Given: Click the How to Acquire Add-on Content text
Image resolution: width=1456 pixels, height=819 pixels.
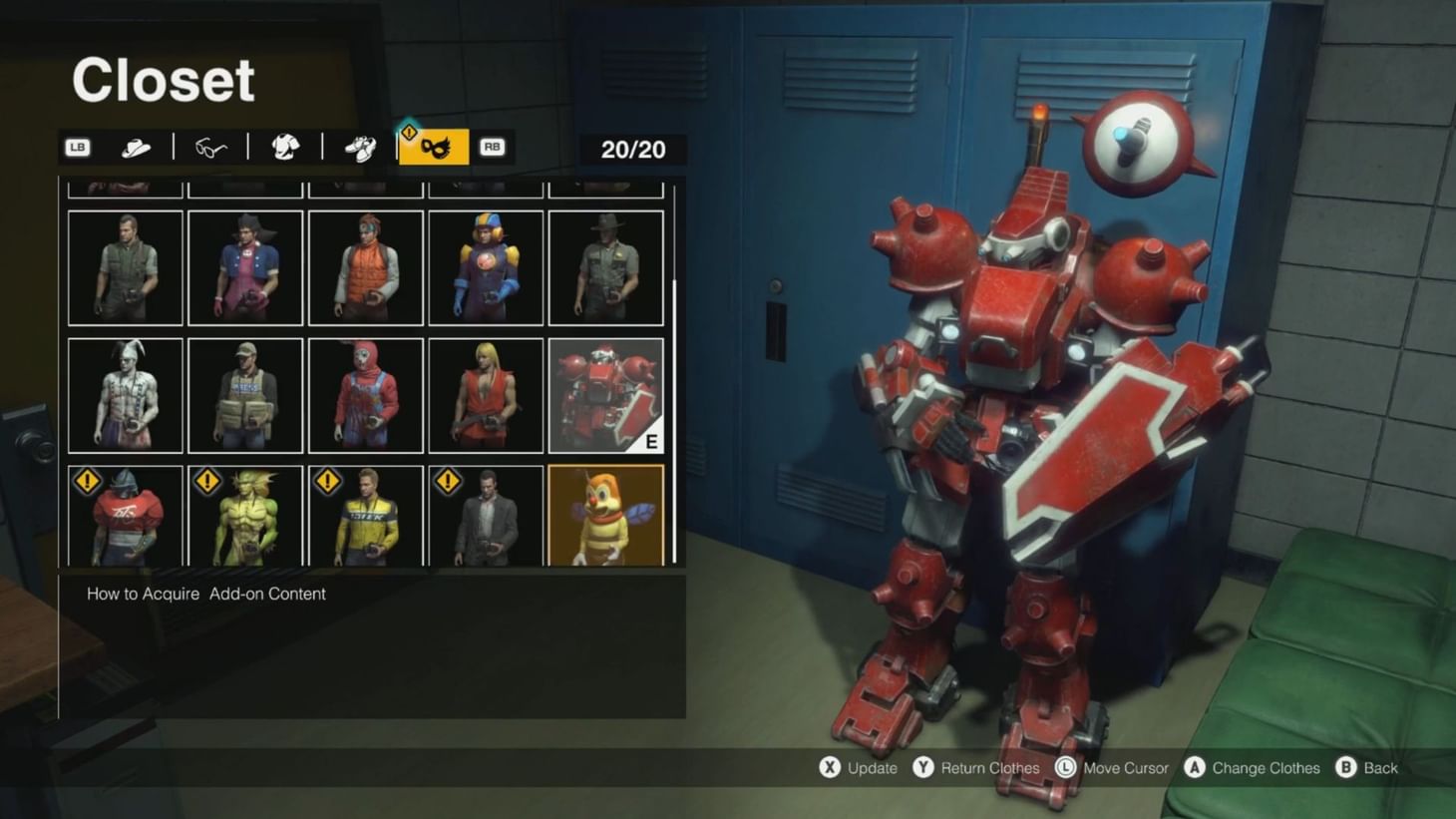Looking at the screenshot, I should click(204, 594).
